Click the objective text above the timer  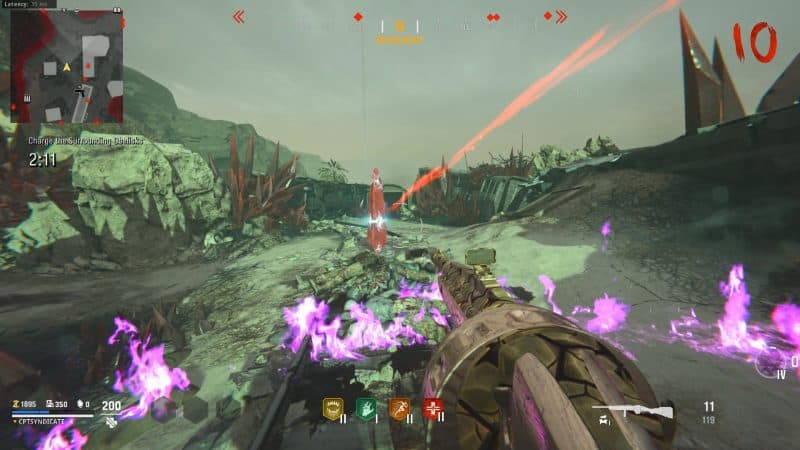(x=85, y=141)
